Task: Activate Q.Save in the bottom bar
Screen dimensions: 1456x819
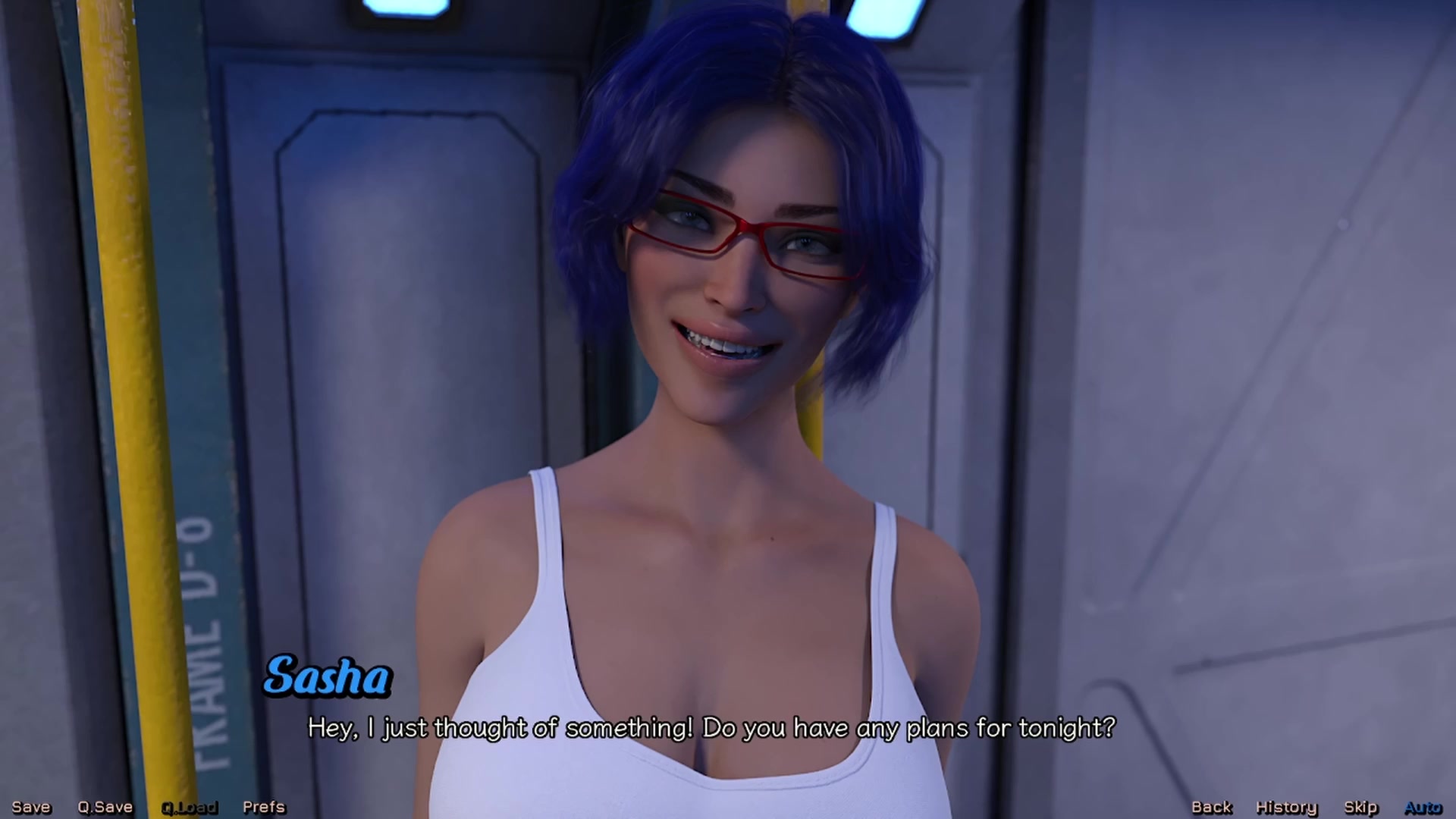Action: [x=105, y=806]
